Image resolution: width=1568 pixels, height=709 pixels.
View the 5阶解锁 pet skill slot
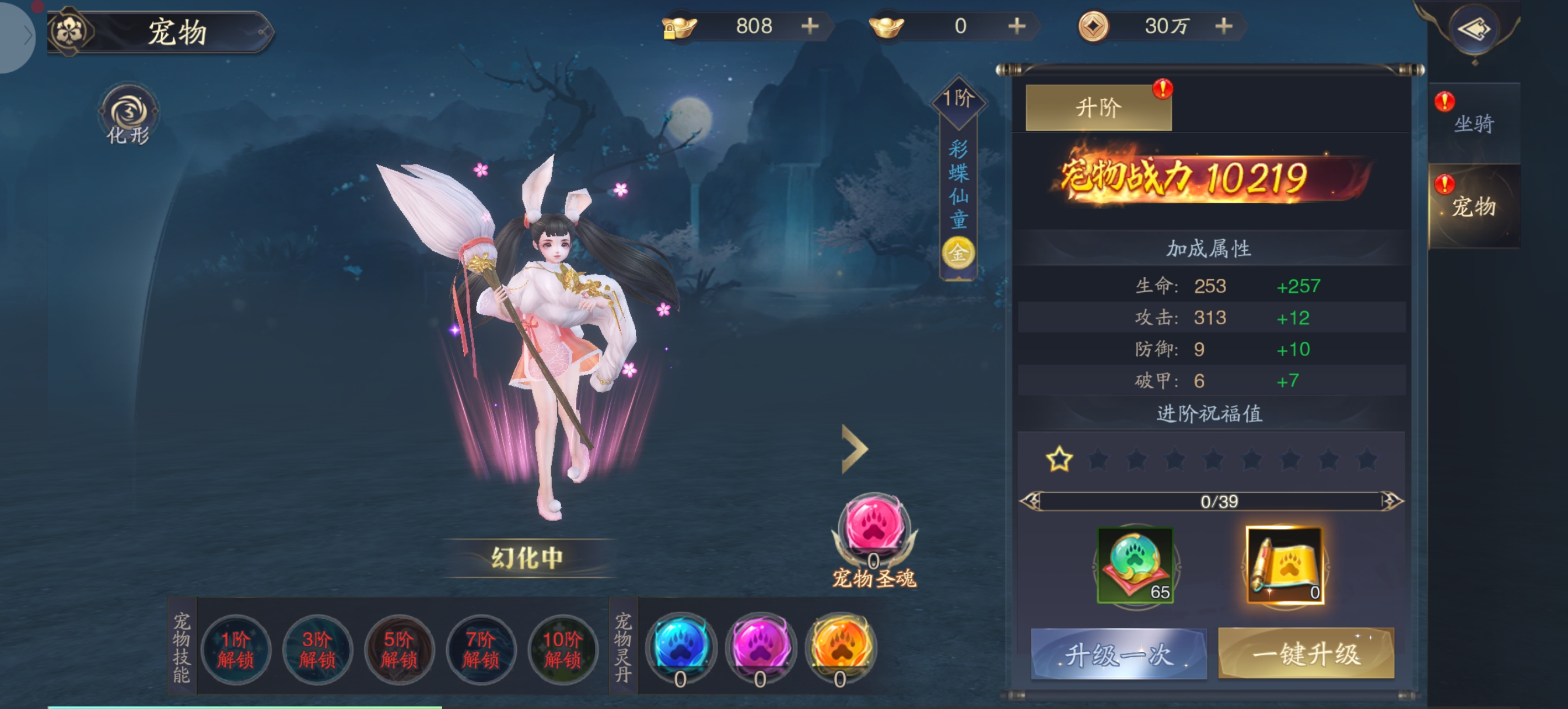click(x=398, y=649)
